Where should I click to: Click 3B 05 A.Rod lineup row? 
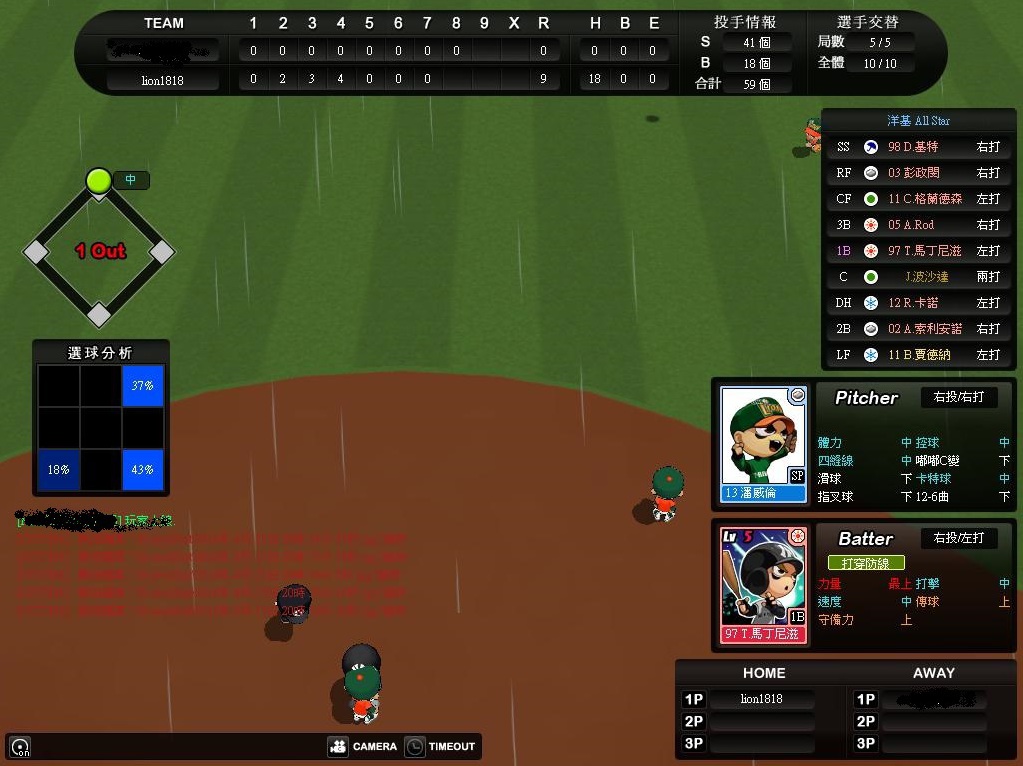pyautogui.click(x=918, y=225)
